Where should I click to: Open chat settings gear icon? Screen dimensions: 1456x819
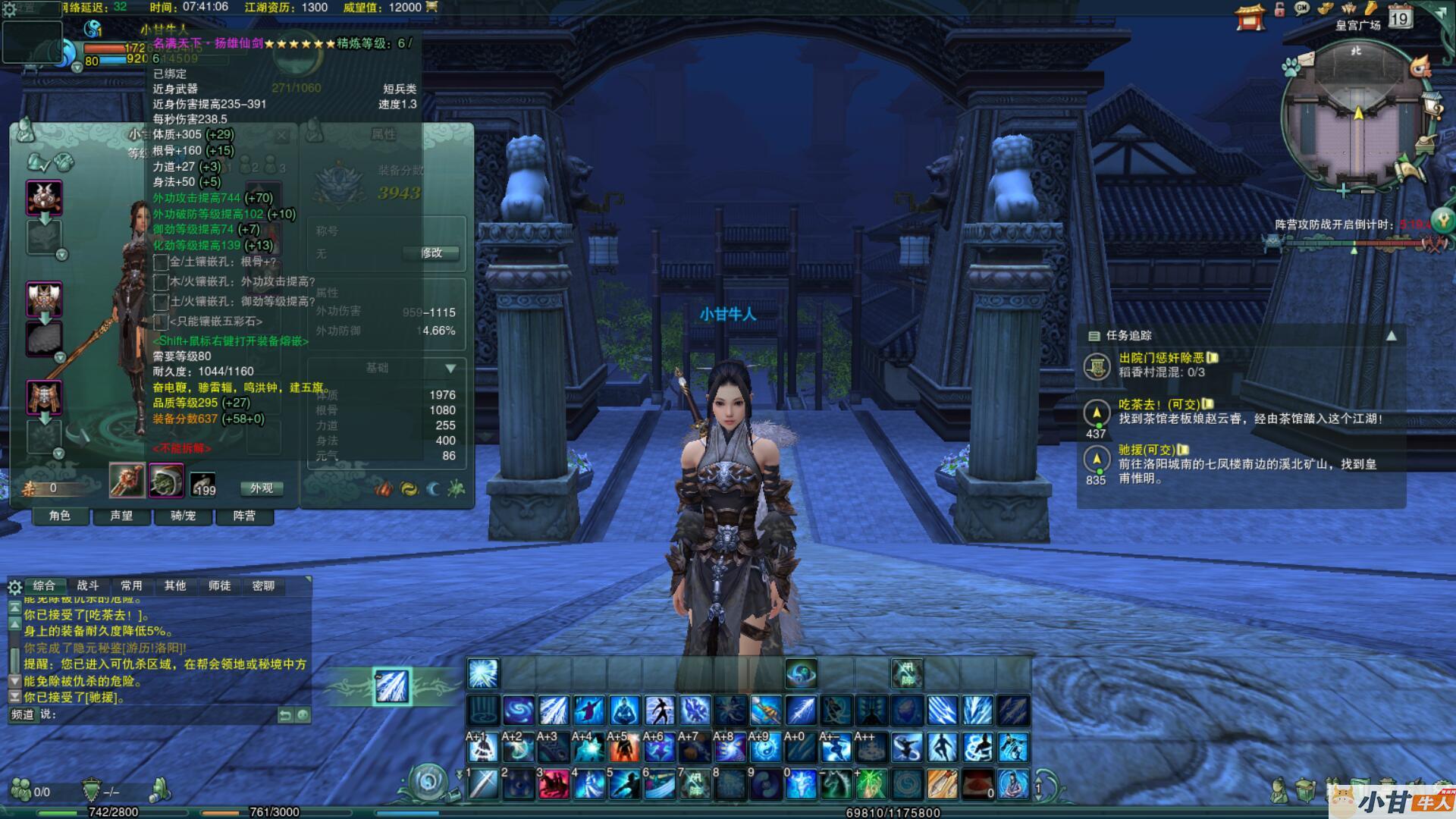pos(14,587)
